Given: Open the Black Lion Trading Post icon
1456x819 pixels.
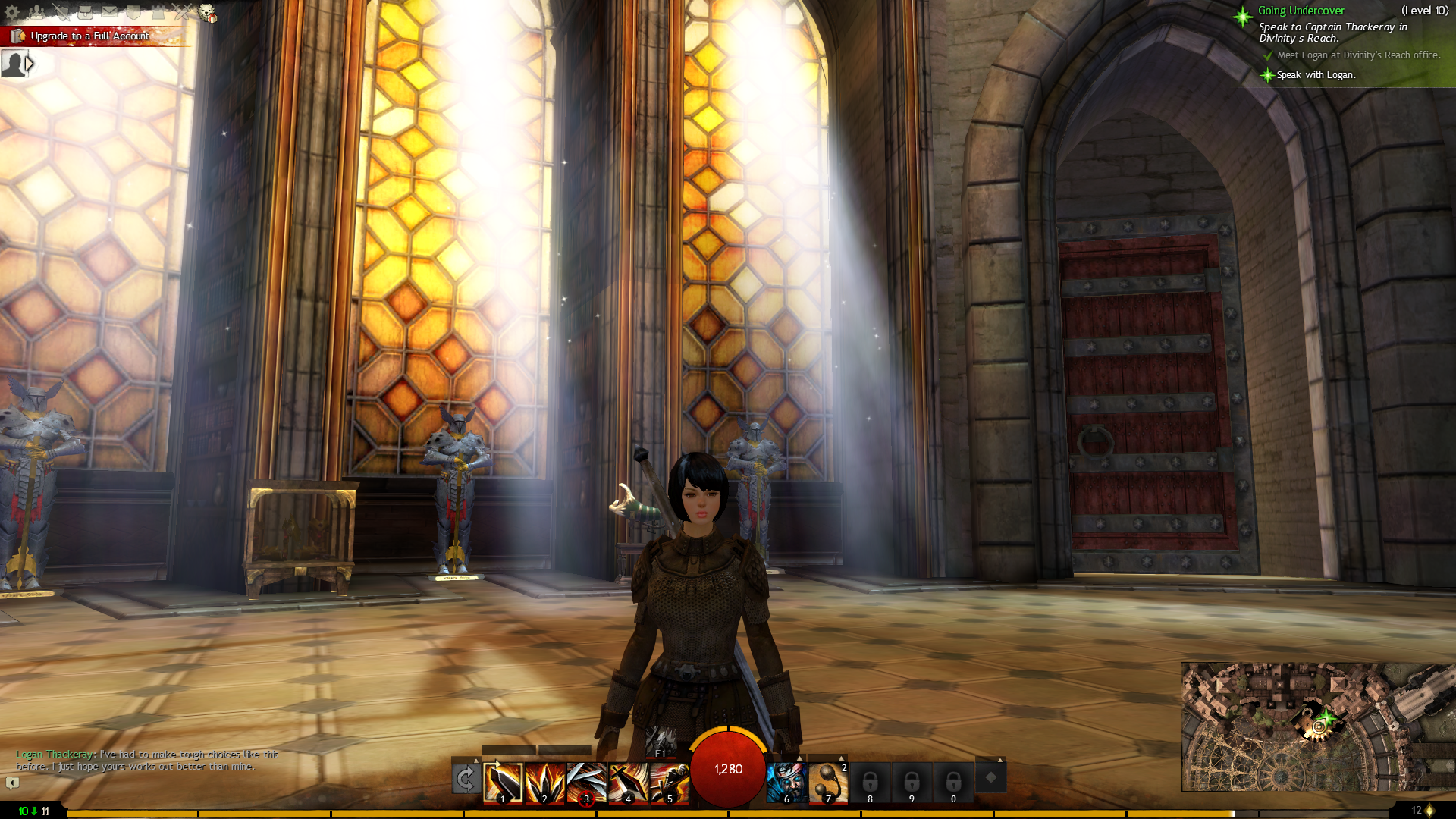Looking at the screenshot, I should click(207, 13).
